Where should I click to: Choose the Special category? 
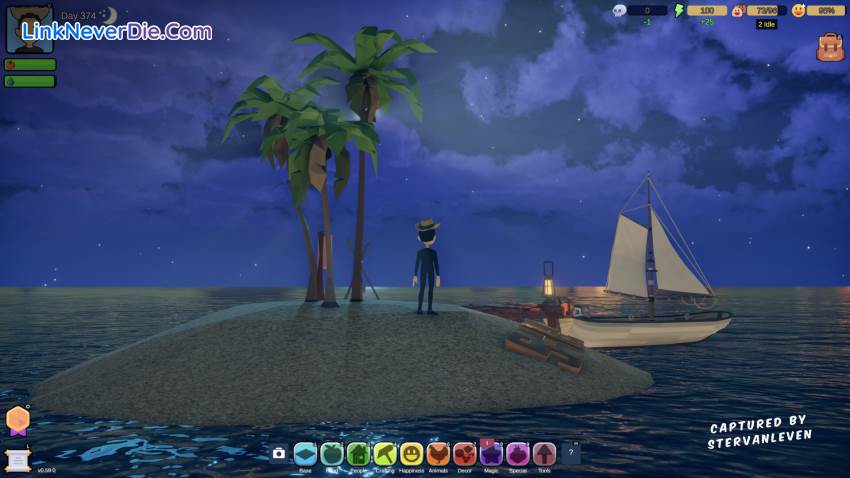coord(517,454)
